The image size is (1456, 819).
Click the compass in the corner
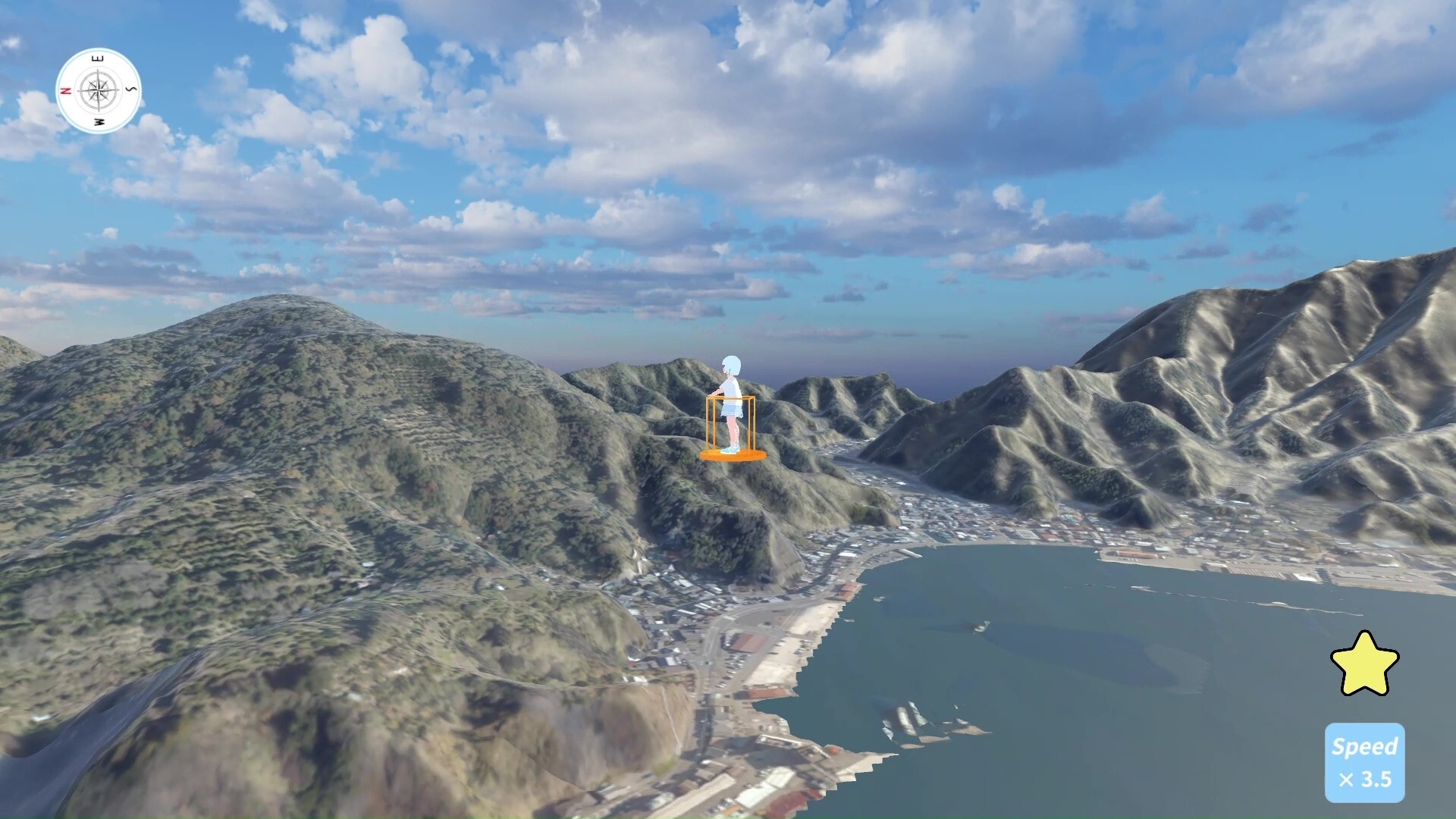(x=99, y=91)
